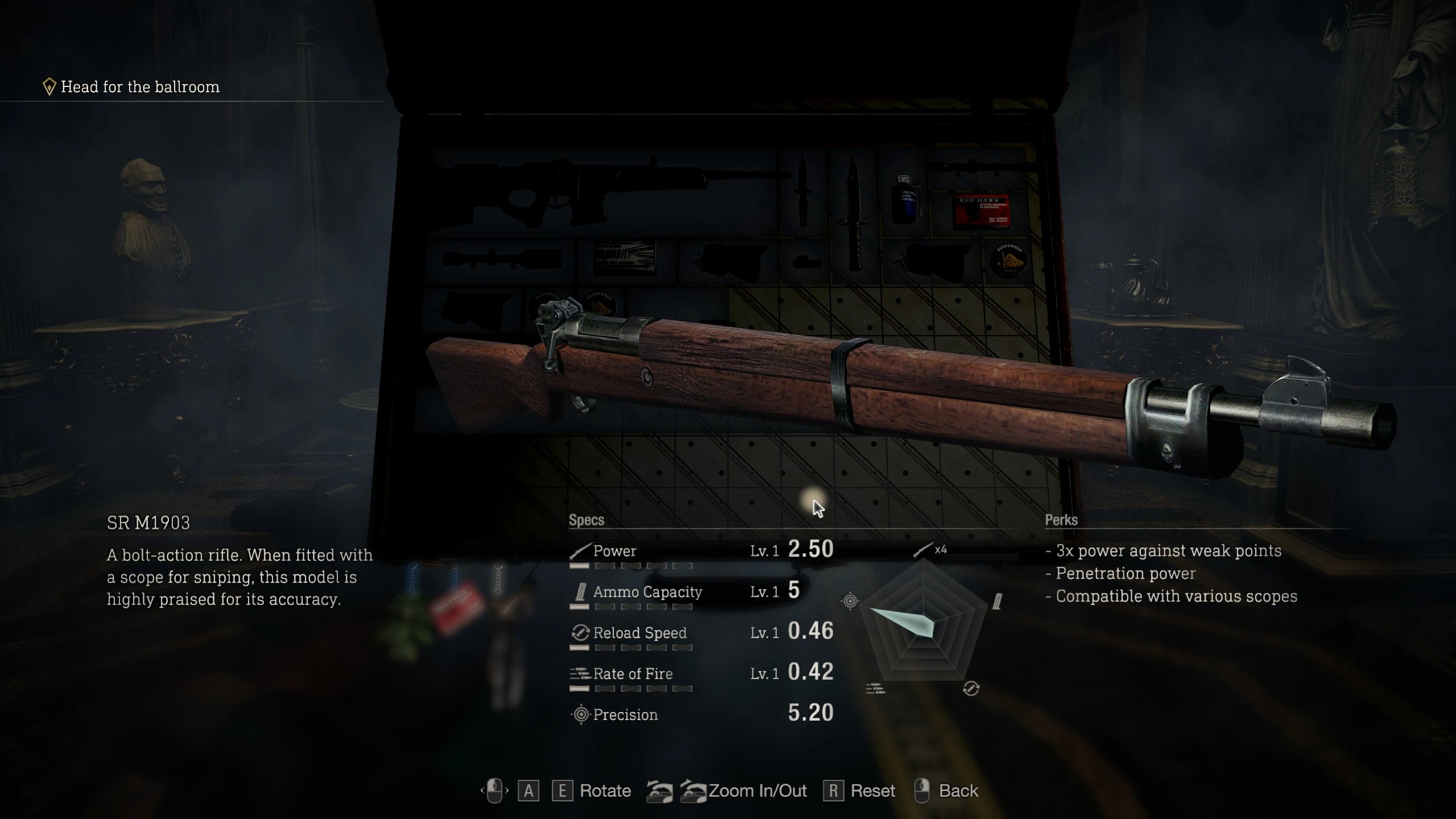
Task: Click the Back label to exit inspection
Action: (958, 791)
